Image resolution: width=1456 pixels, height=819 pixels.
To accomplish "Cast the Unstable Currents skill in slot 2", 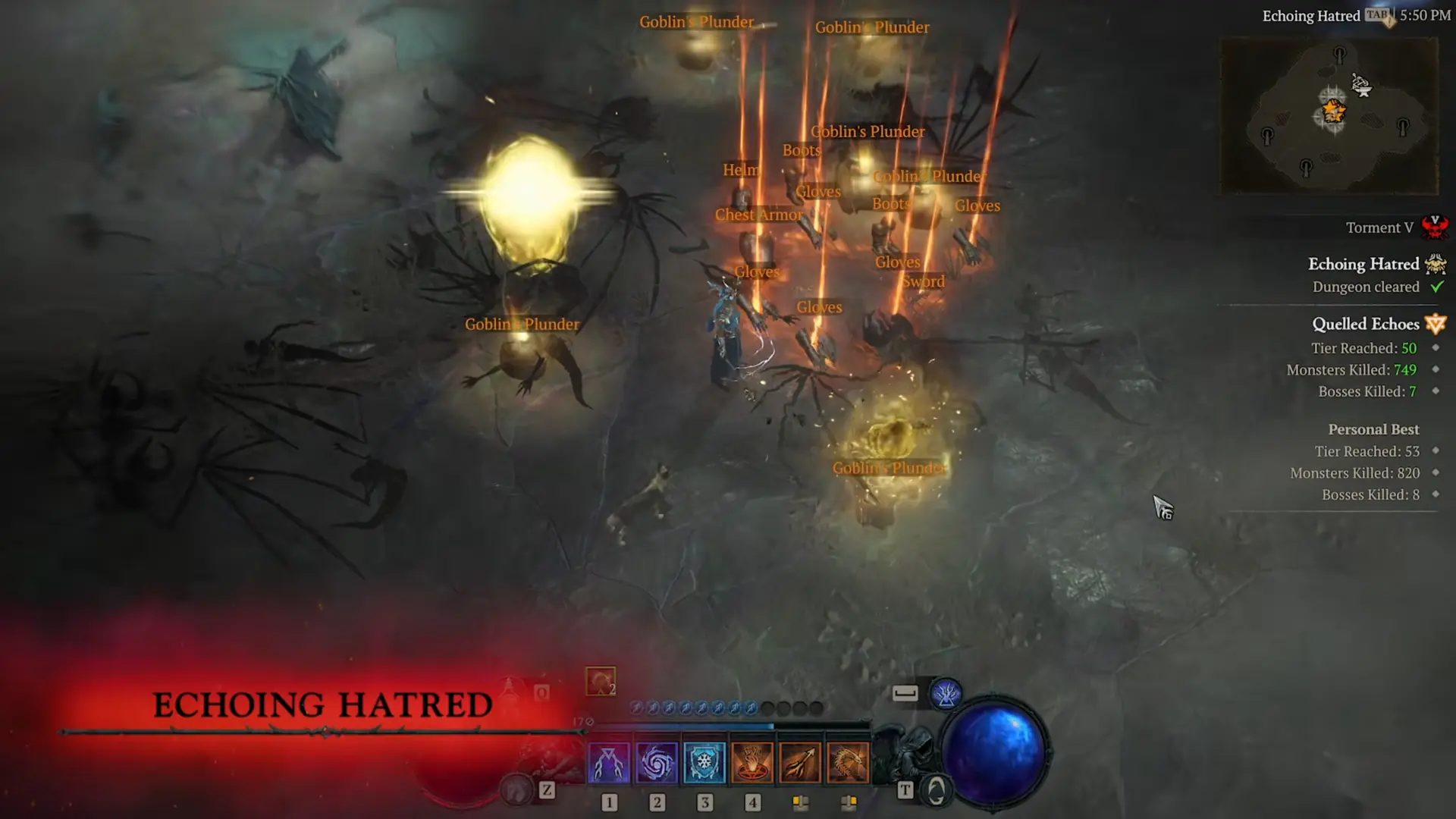I will coord(657,762).
